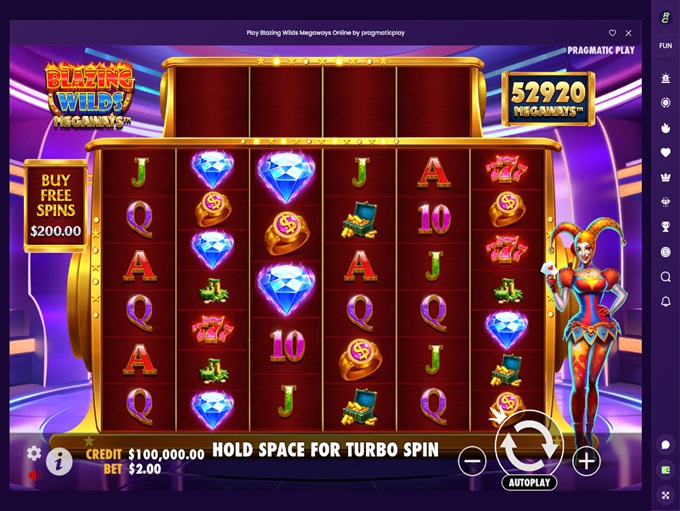Show the game info paytable
Image resolution: width=680 pixels, height=511 pixels.
click(59, 461)
